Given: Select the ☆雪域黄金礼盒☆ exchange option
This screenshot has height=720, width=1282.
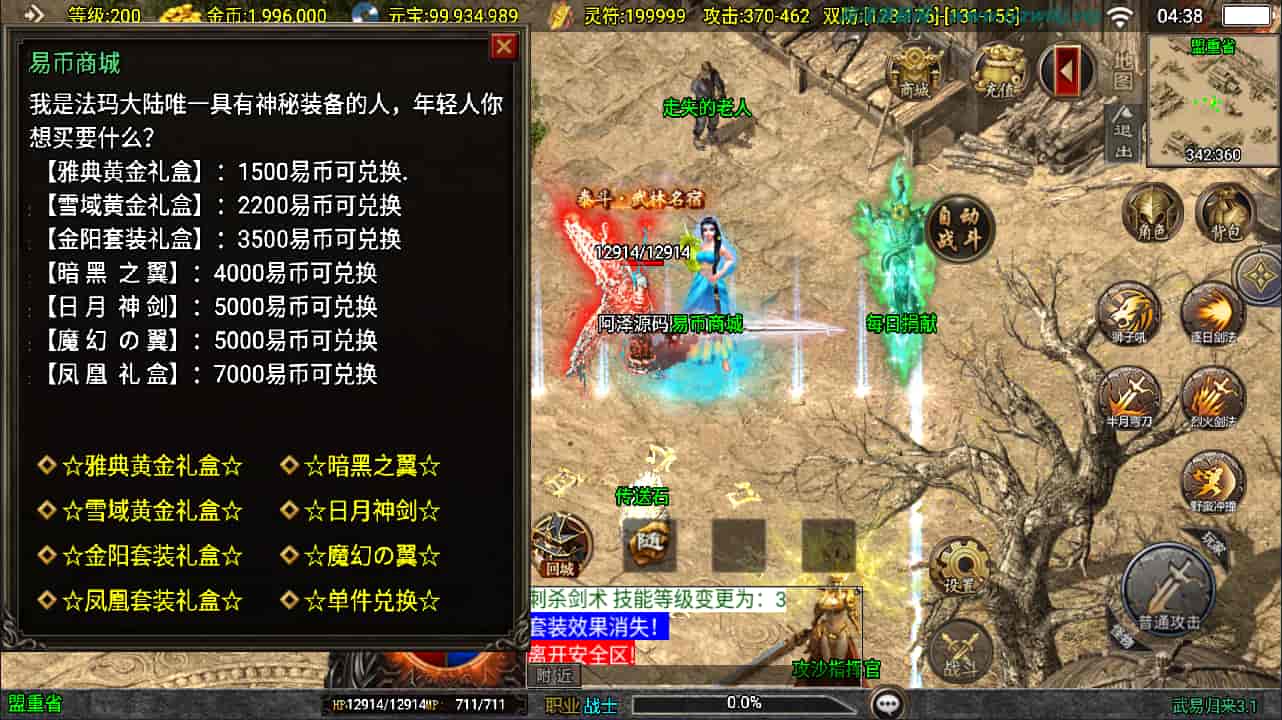Looking at the screenshot, I should pos(152,511).
